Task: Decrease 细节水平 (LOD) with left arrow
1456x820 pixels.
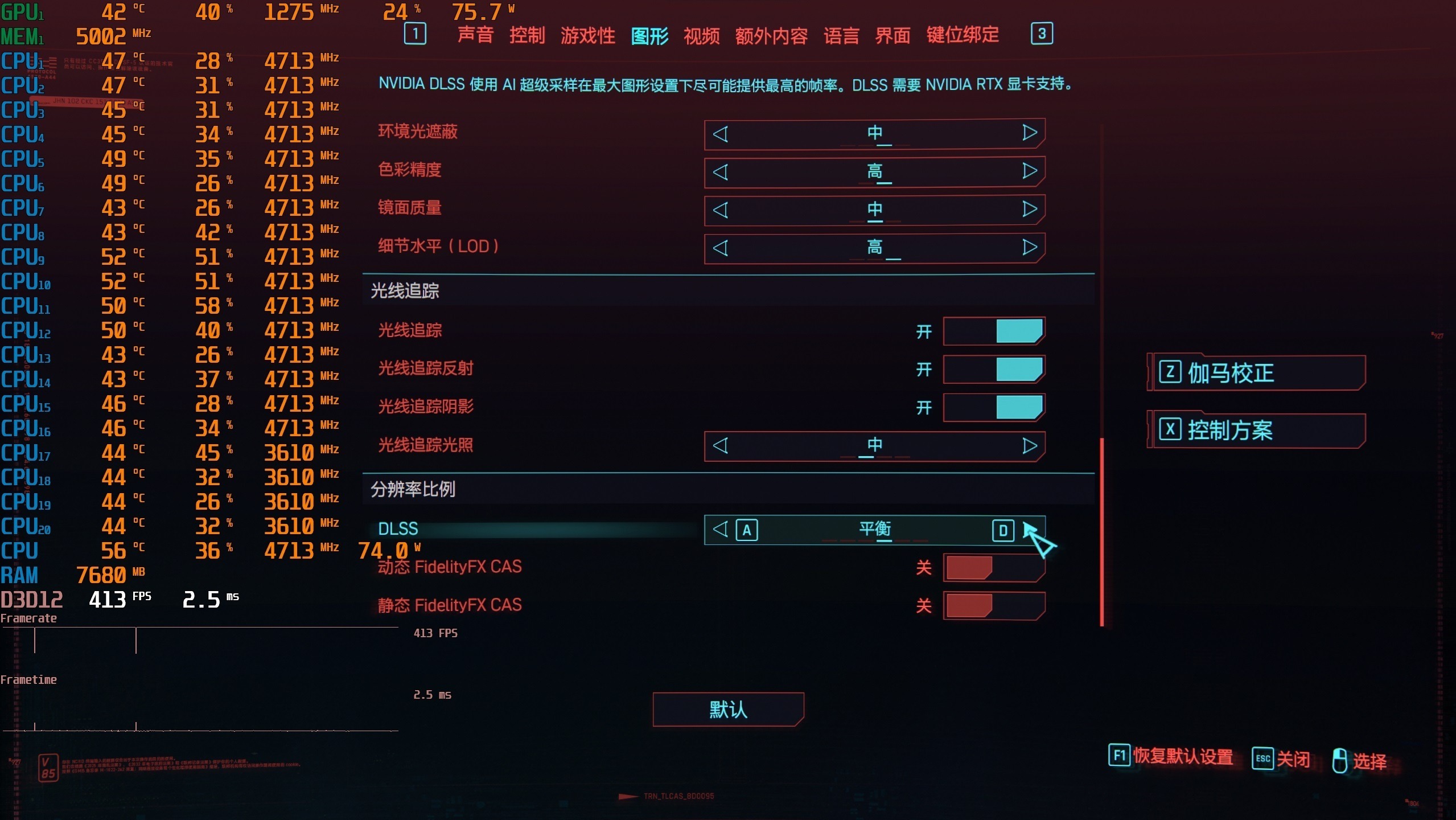Action: tap(721, 248)
